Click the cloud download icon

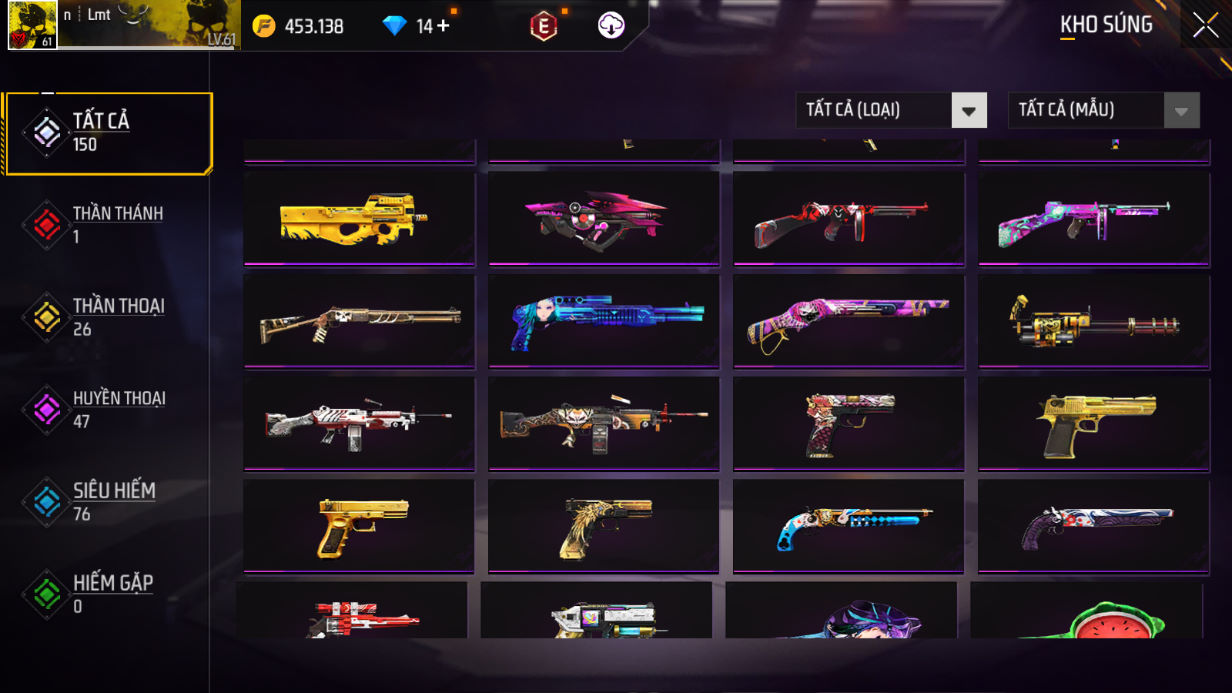tap(611, 26)
